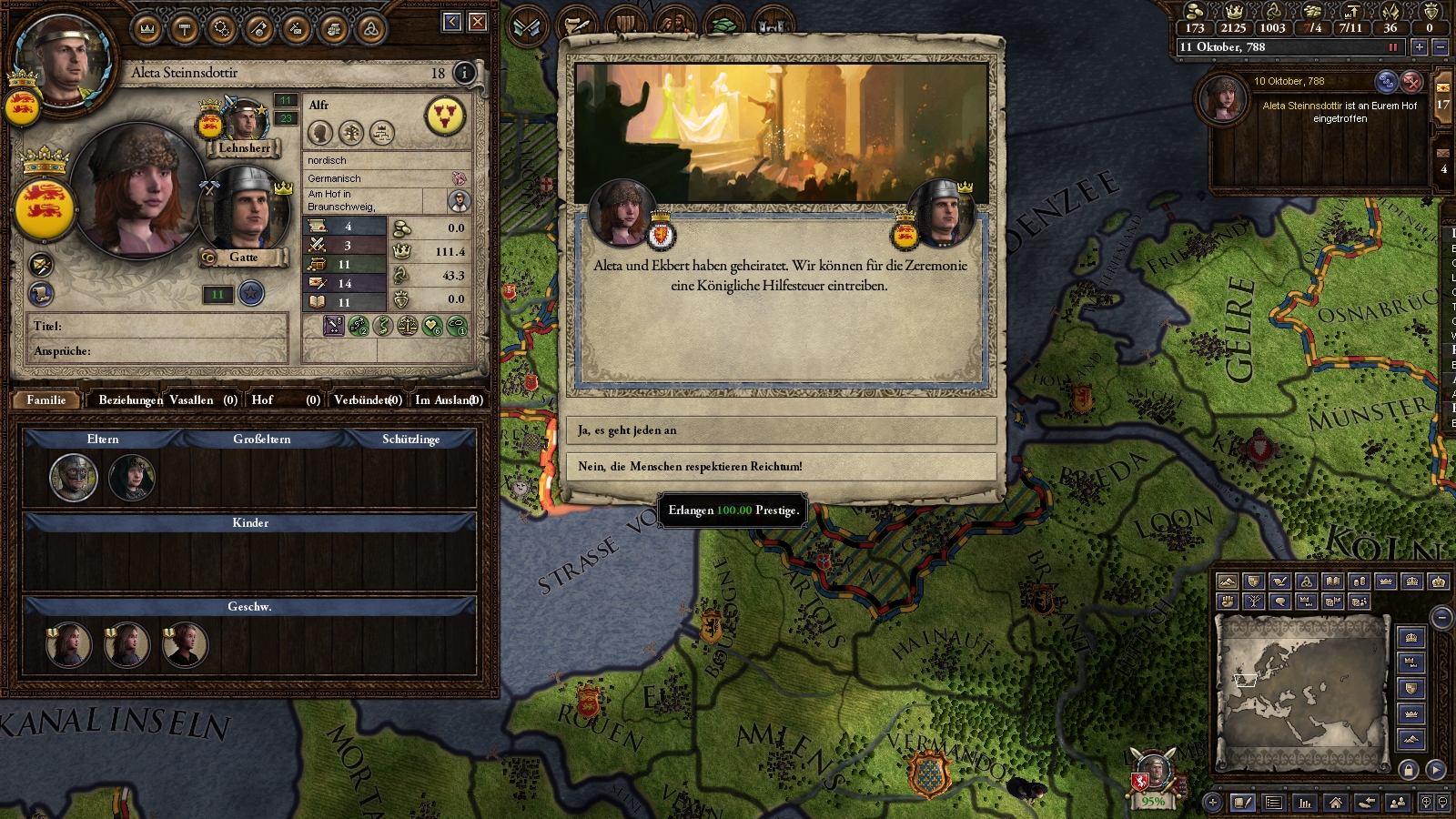
Task: Click the world minimap
Action: point(1301,690)
